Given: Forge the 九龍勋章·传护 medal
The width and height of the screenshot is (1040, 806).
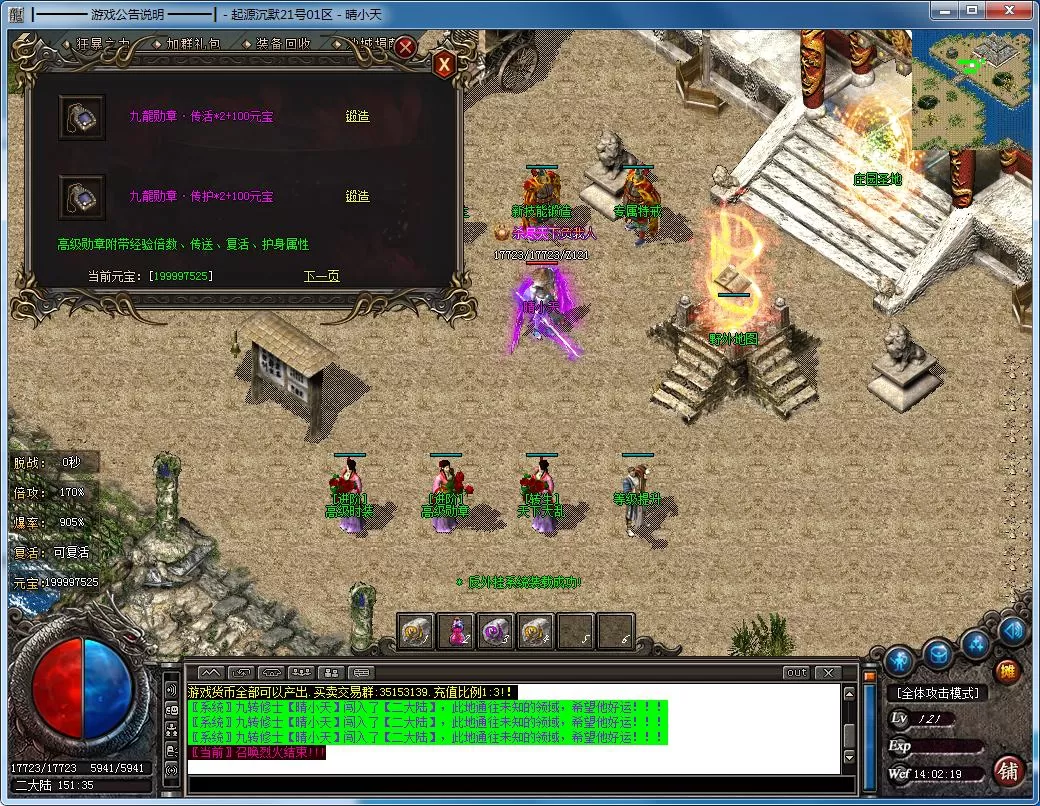Looking at the screenshot, I should point(357,196).
